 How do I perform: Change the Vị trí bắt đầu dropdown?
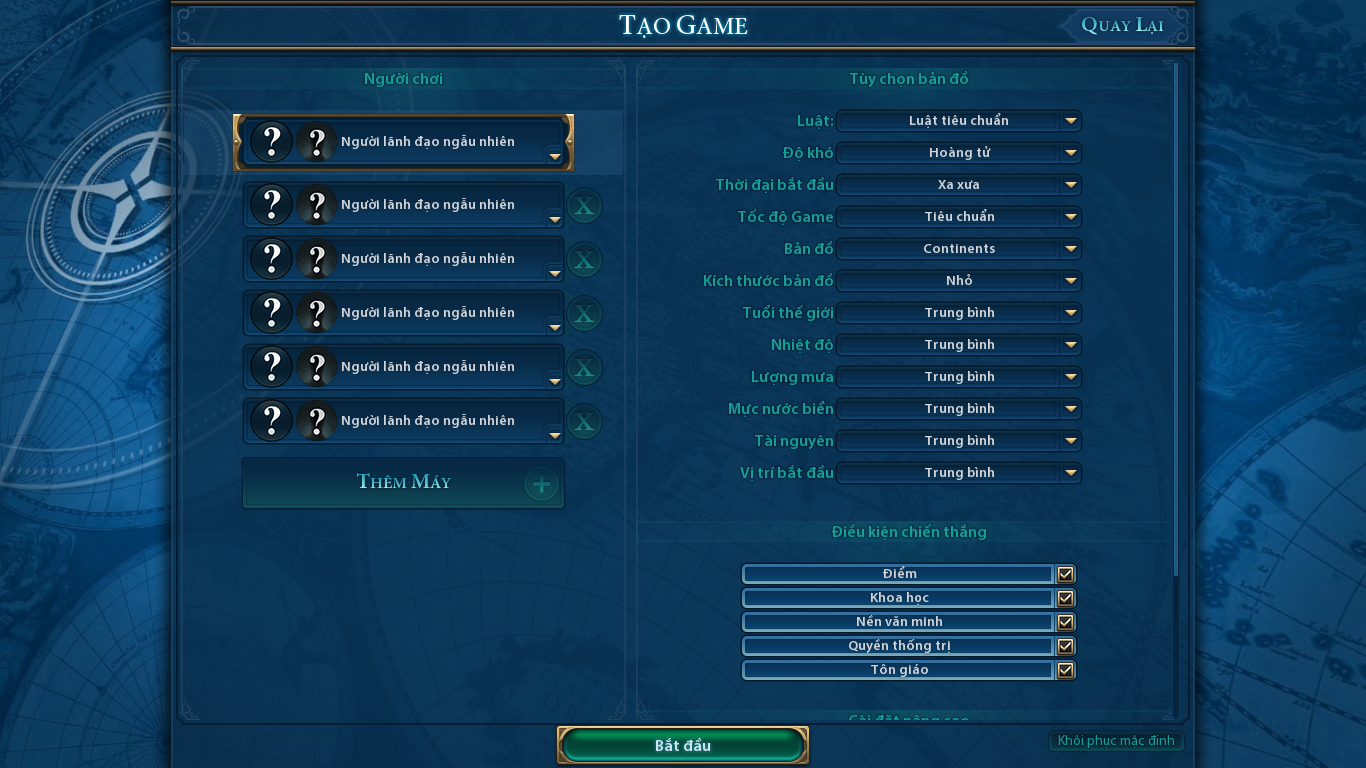tap(959, 473)
